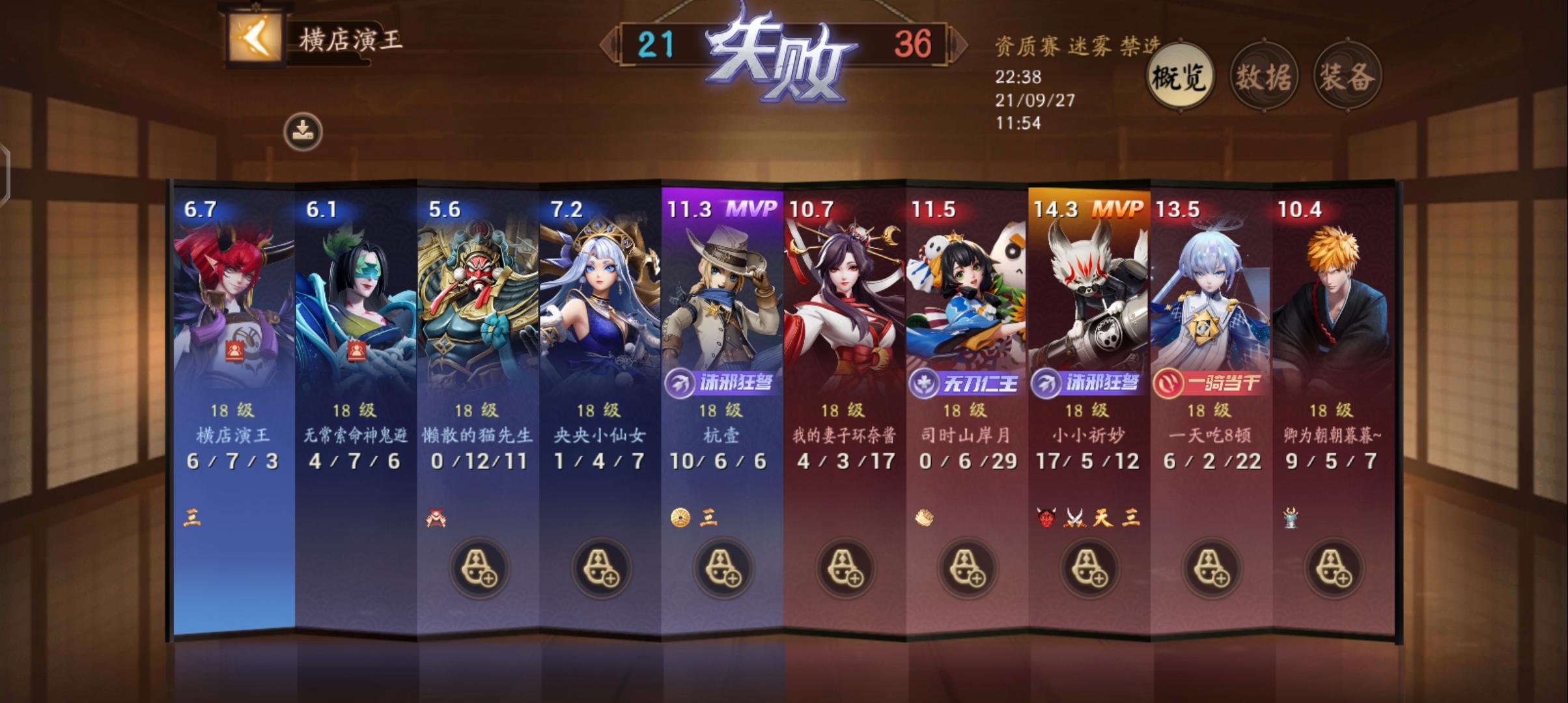Image resolution: width=1568 pixels, height=703 pixels.
Task: Switch to the 数据 tab
Action: (x=1265, y=76)
